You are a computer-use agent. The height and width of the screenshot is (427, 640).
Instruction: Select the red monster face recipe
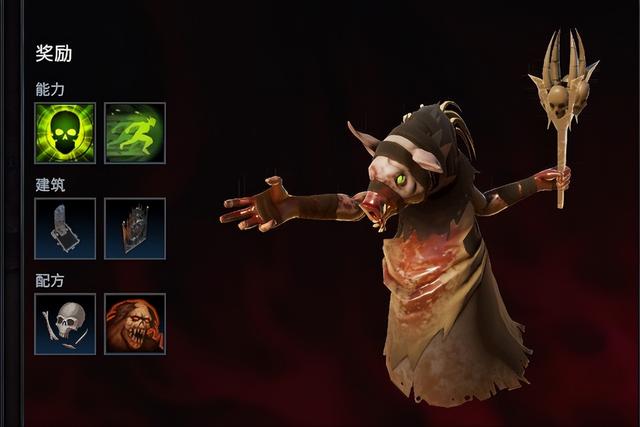[x=135, y=323]
